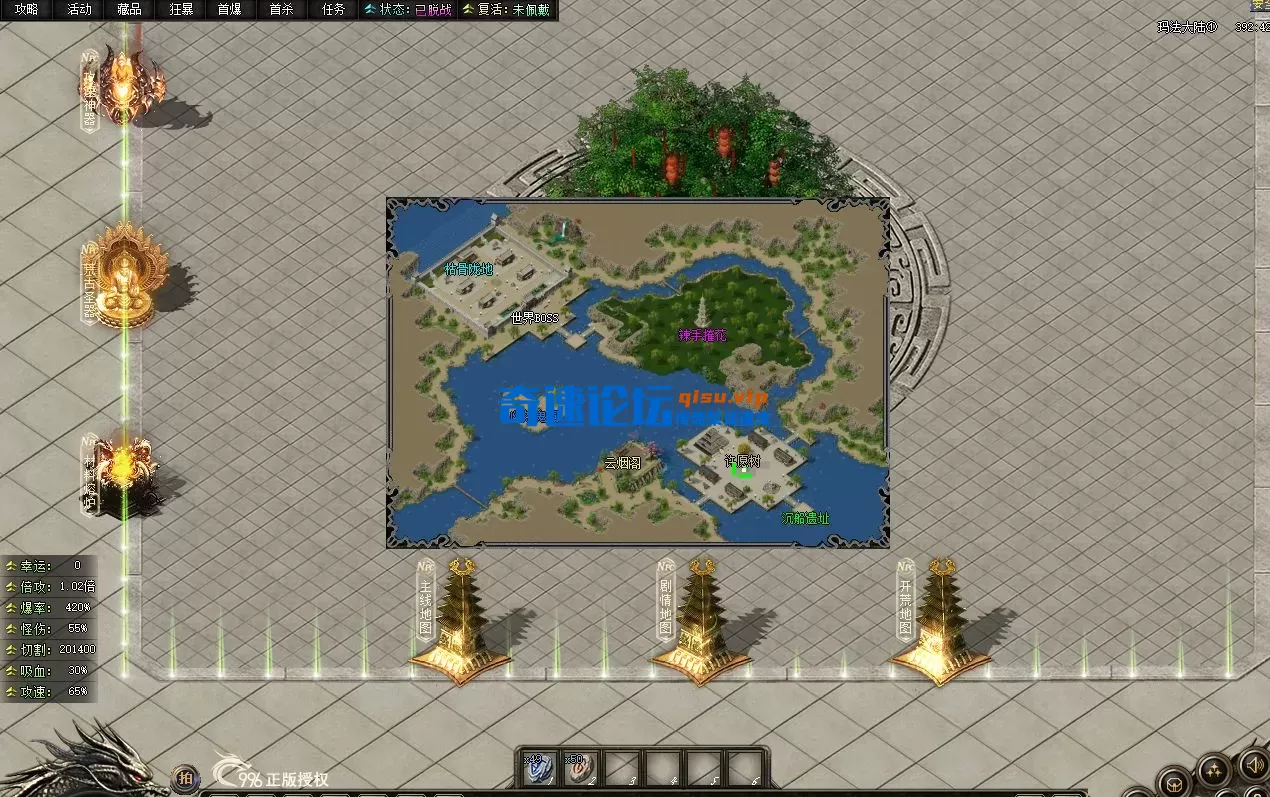The height and width of the screenshot is (797, 1270).
Task: Open the 首爆 first-drop menu
Action: click(229, 10)
